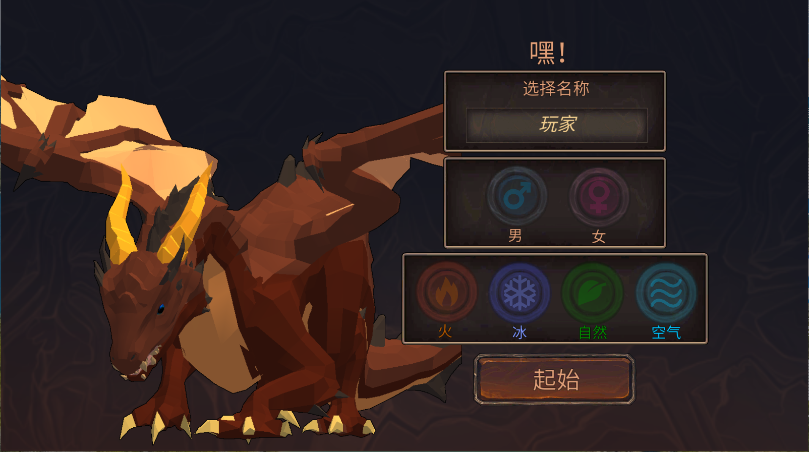Select the male (男) gender icon
Viewport: 809px width, 452px height.
pos(516,197)
